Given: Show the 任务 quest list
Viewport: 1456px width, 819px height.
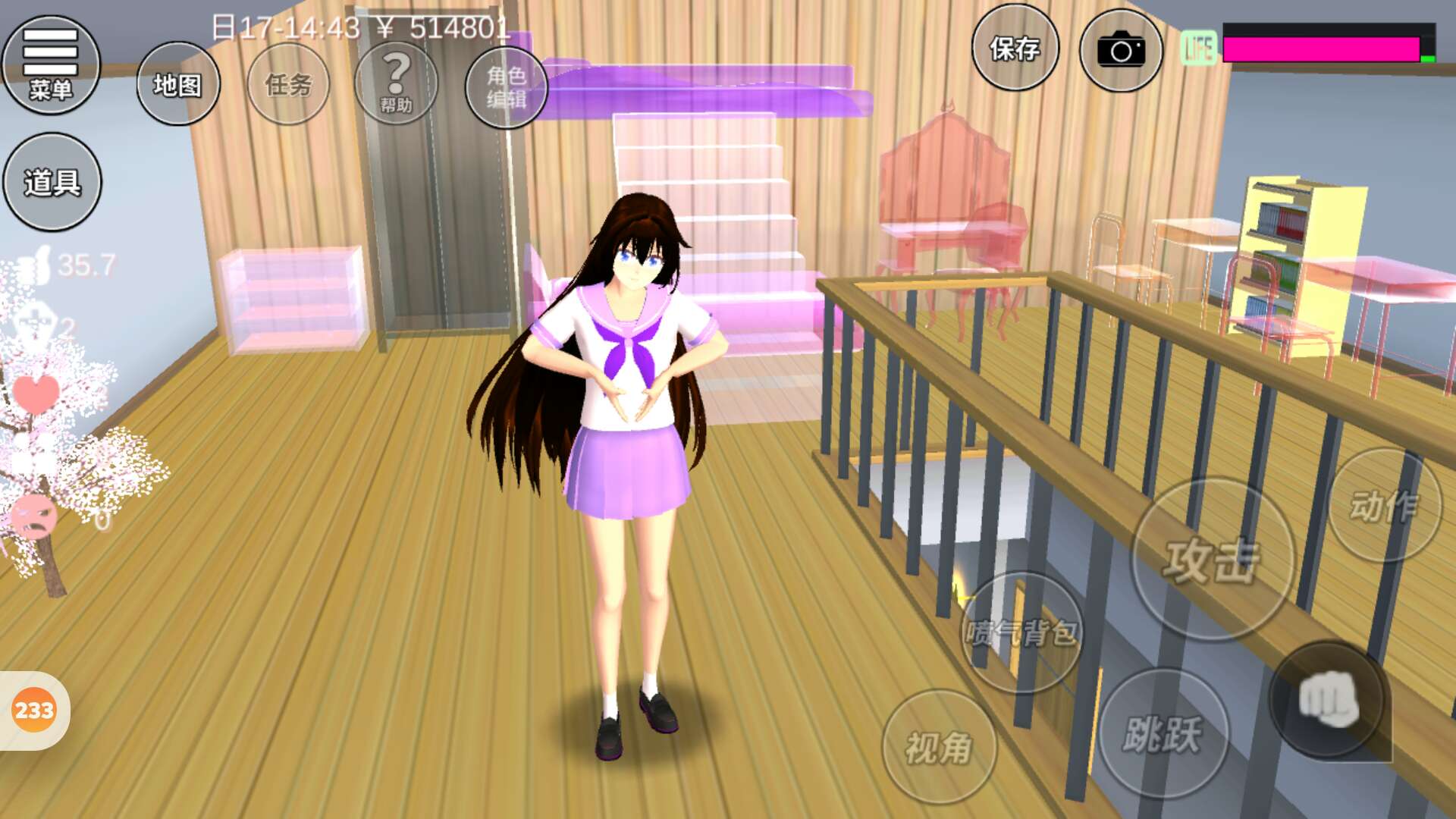Looking at the screenshot, I should click(288, 84).
